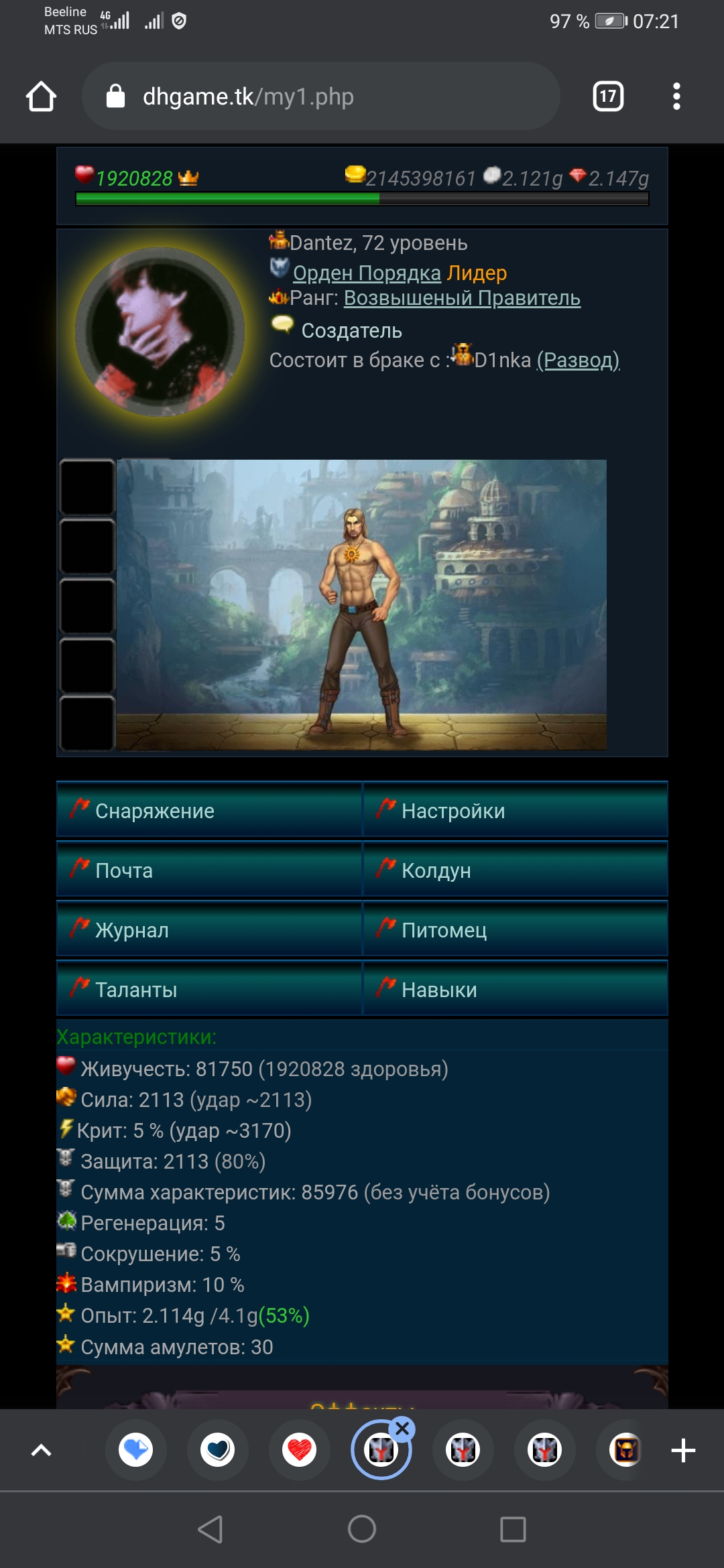Switch to the red heart tab
The width and height of the screenshot is (724, 1568).
coord(300,1451)
